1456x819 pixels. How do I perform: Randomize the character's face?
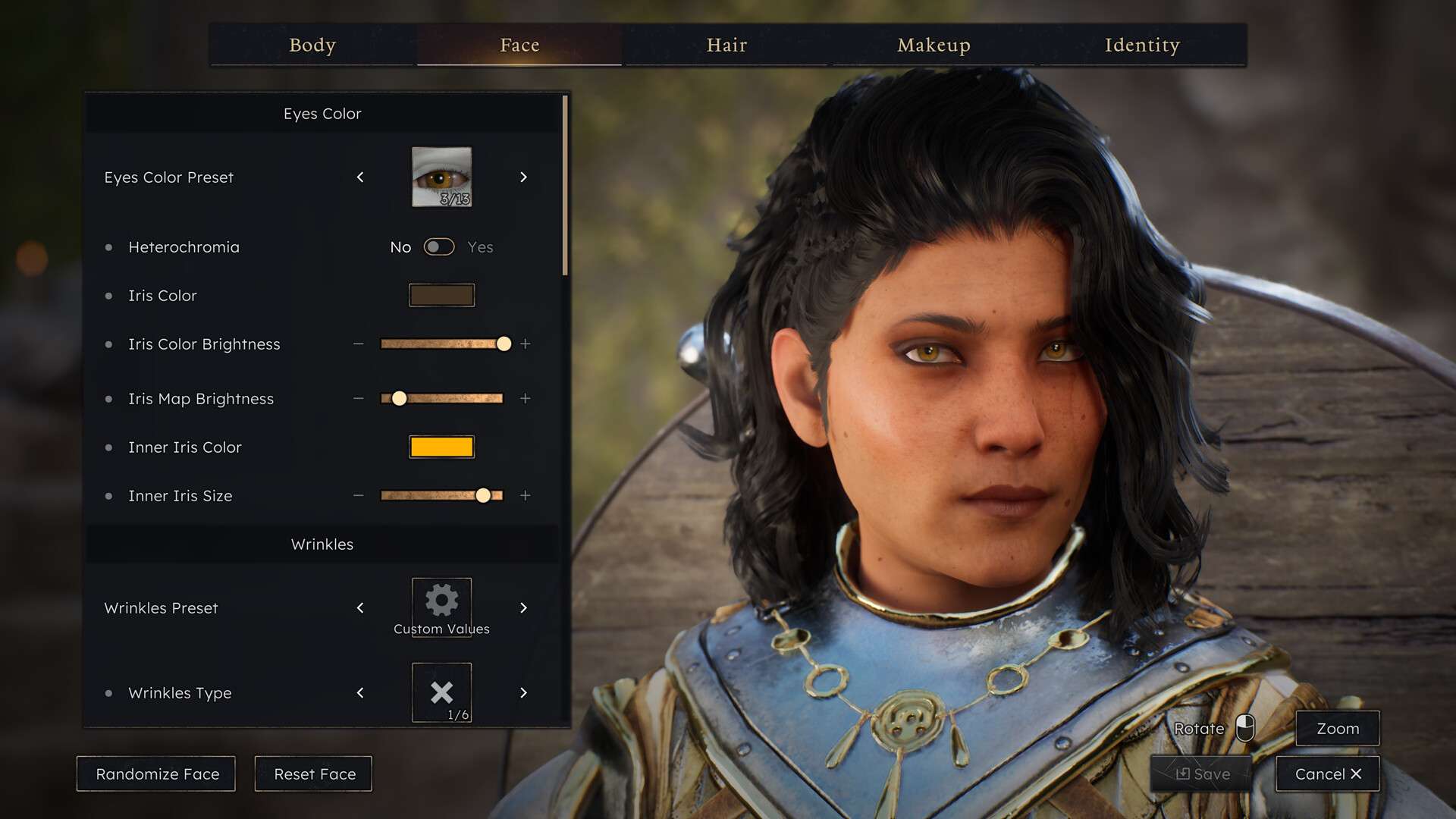[157, 774]
